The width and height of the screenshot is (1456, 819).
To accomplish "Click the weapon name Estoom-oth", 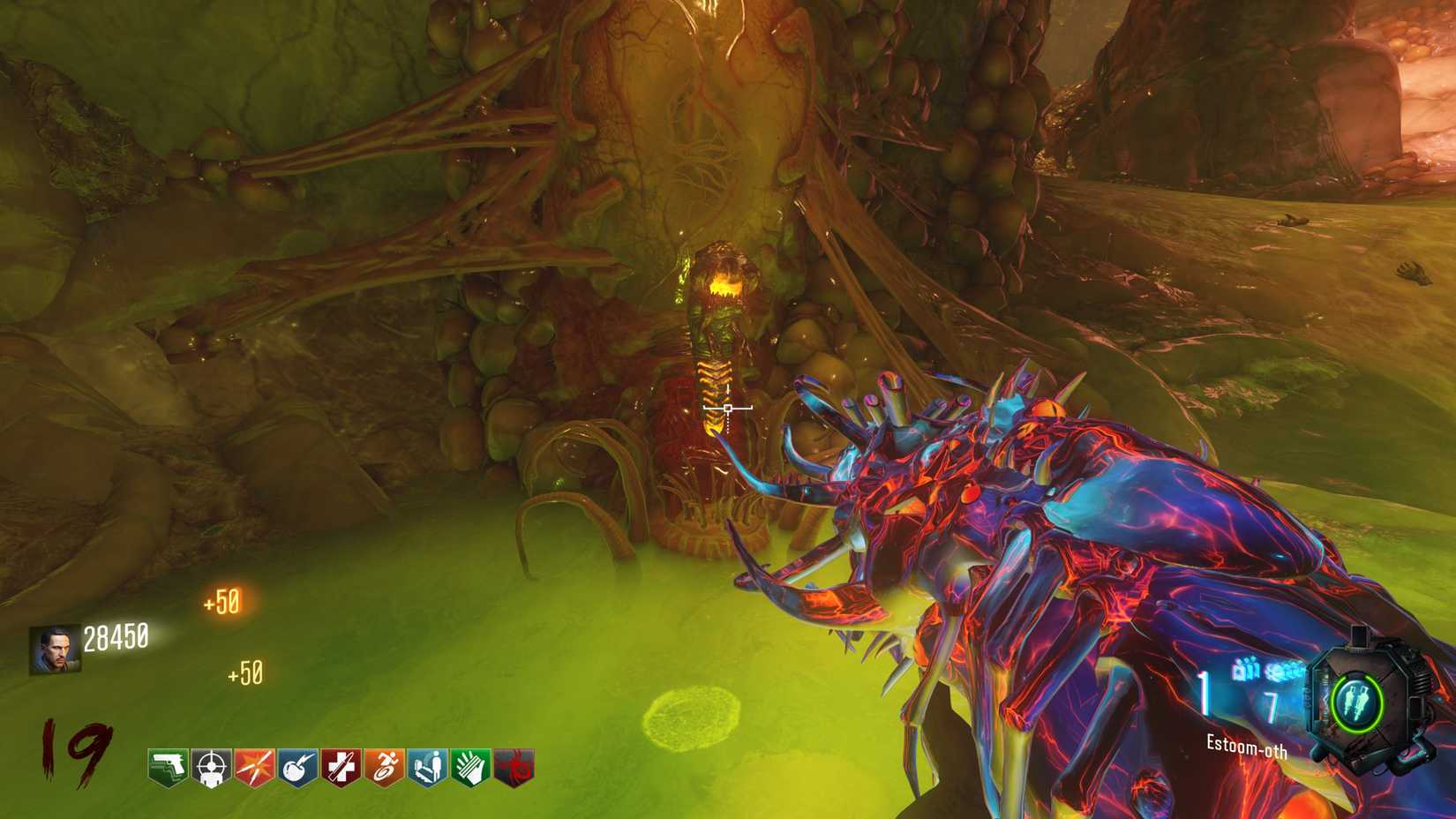I will pyautogui.click(x=1247, y=747).
